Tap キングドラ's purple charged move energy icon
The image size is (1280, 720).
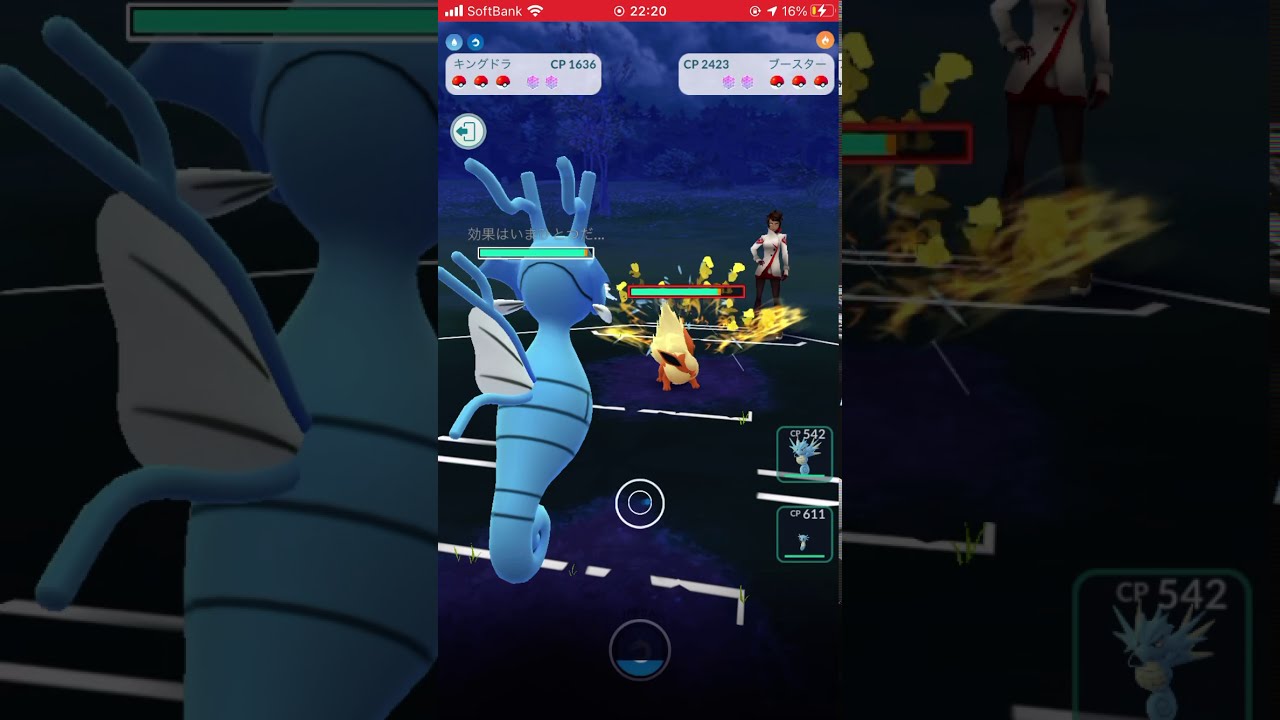pos(531,83)
